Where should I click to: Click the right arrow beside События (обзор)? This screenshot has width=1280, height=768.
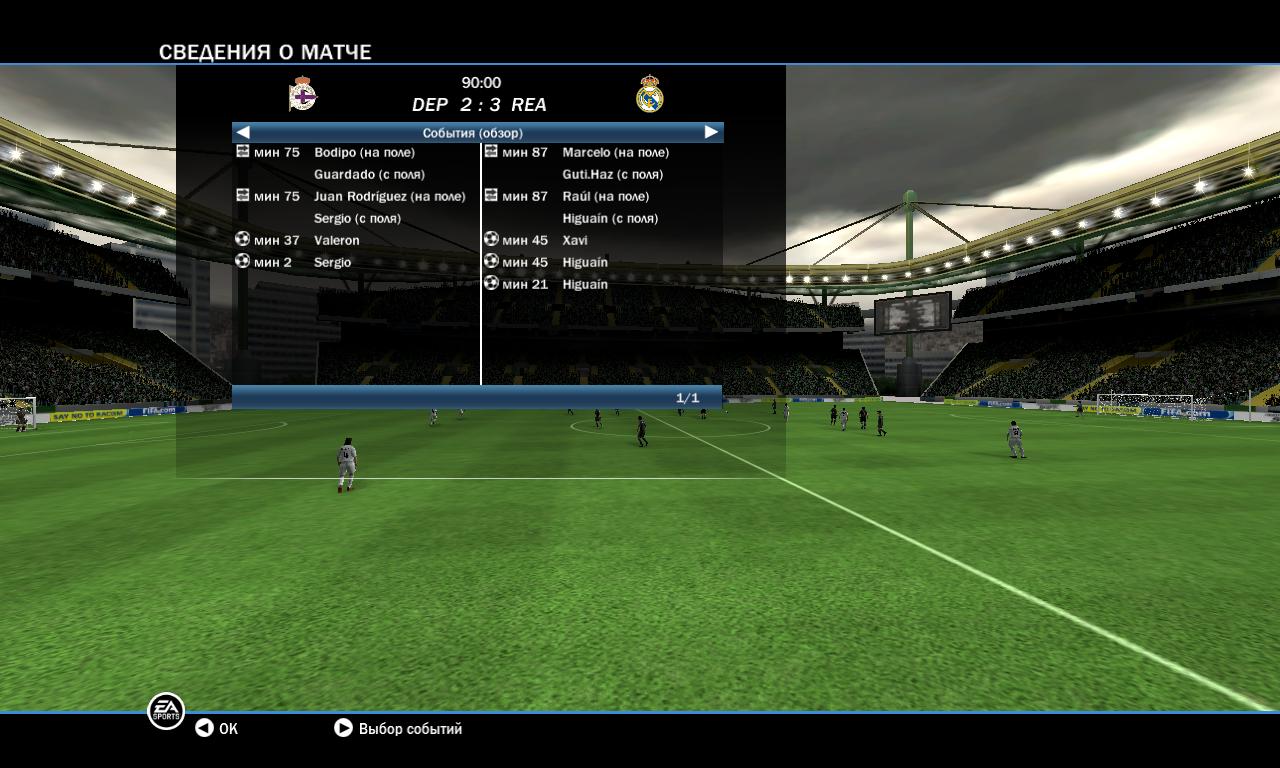[x=711, y=132]
